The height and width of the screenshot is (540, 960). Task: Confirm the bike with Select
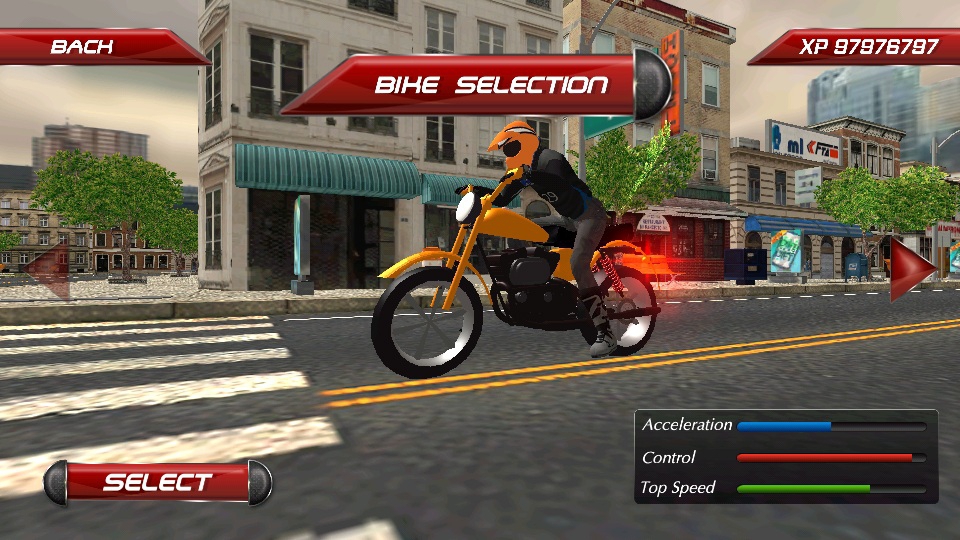coord(158,482)
